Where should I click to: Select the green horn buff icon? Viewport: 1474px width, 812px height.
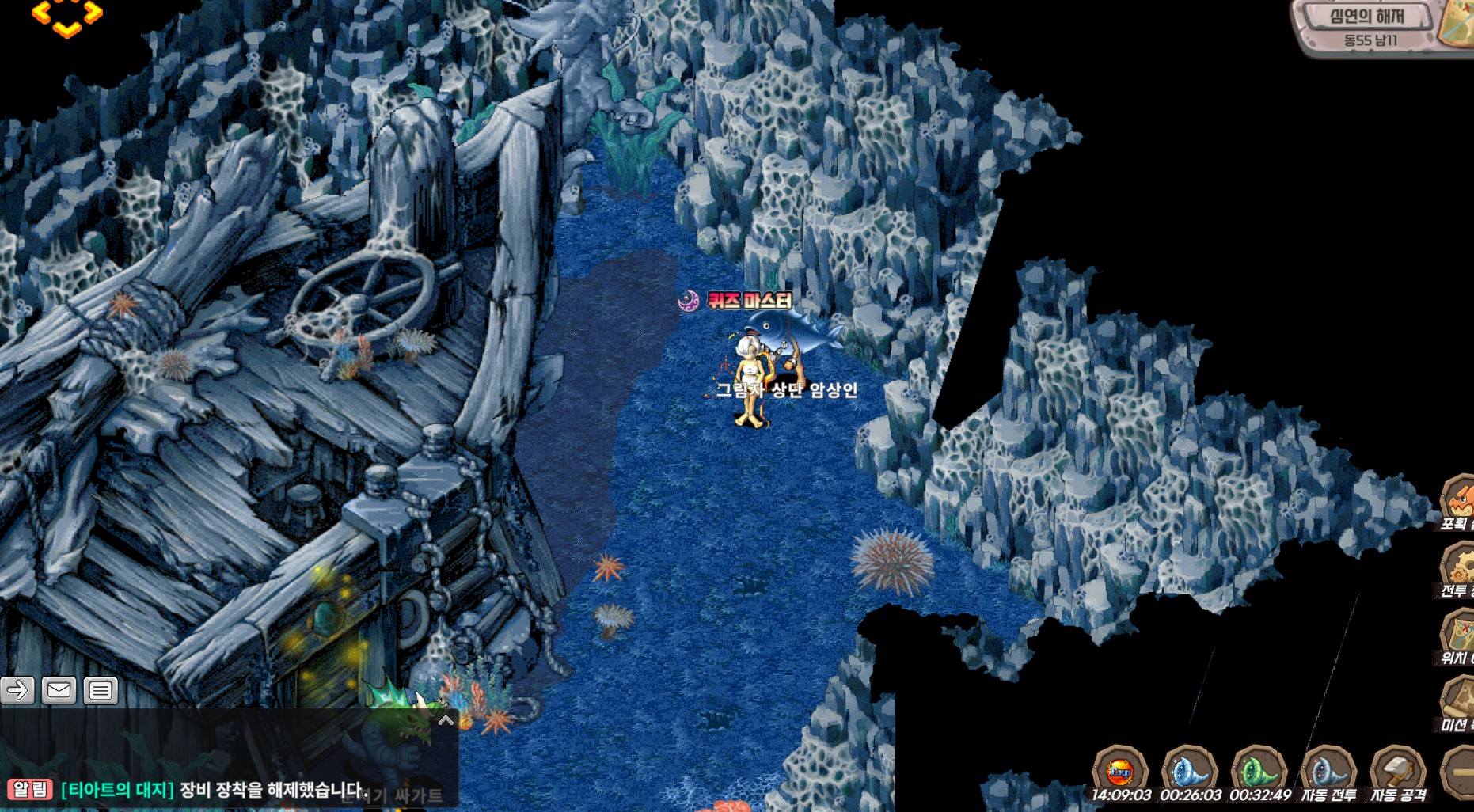(1259, 770)
